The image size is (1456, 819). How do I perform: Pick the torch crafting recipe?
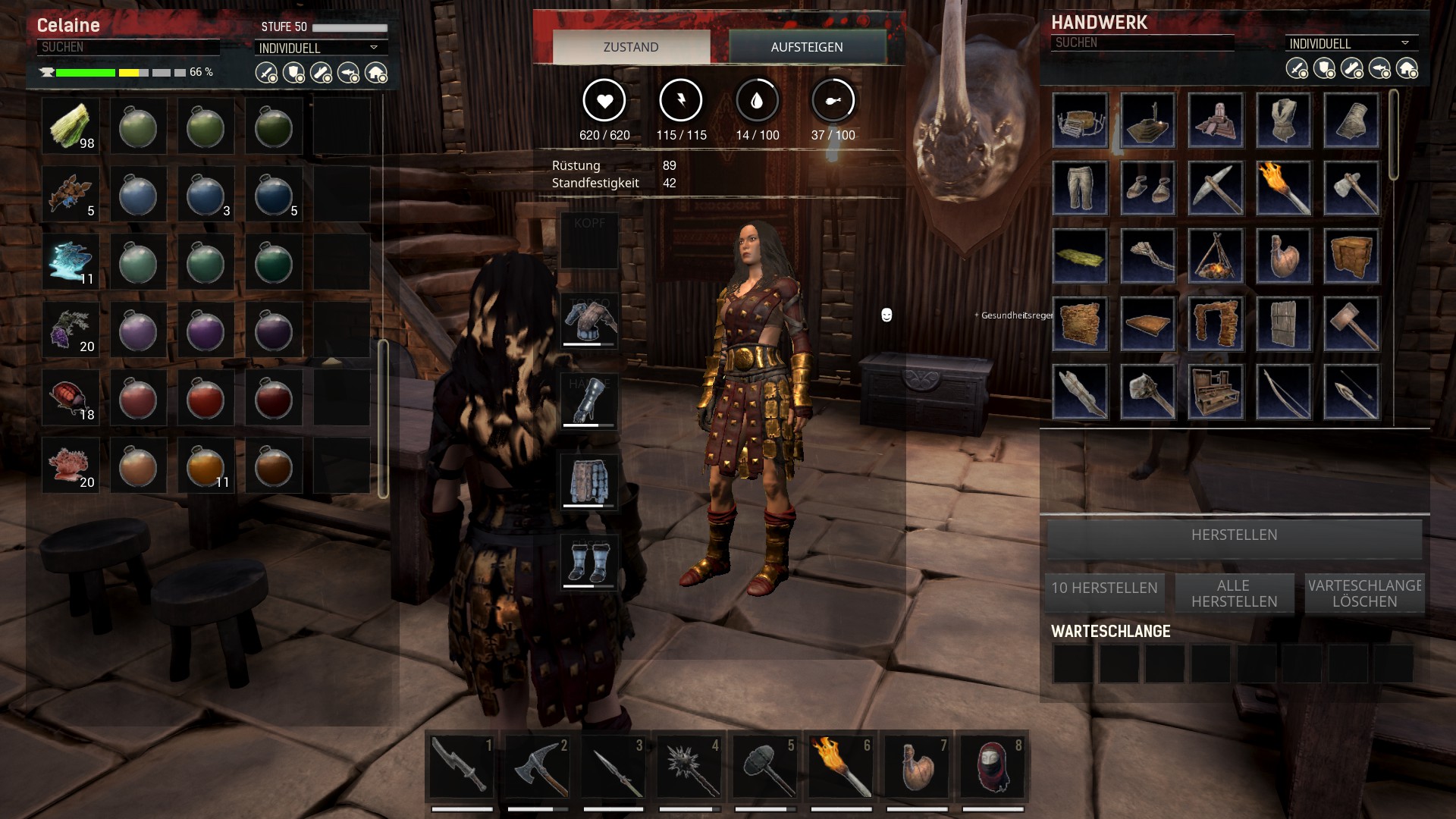tap(1283, 188)
